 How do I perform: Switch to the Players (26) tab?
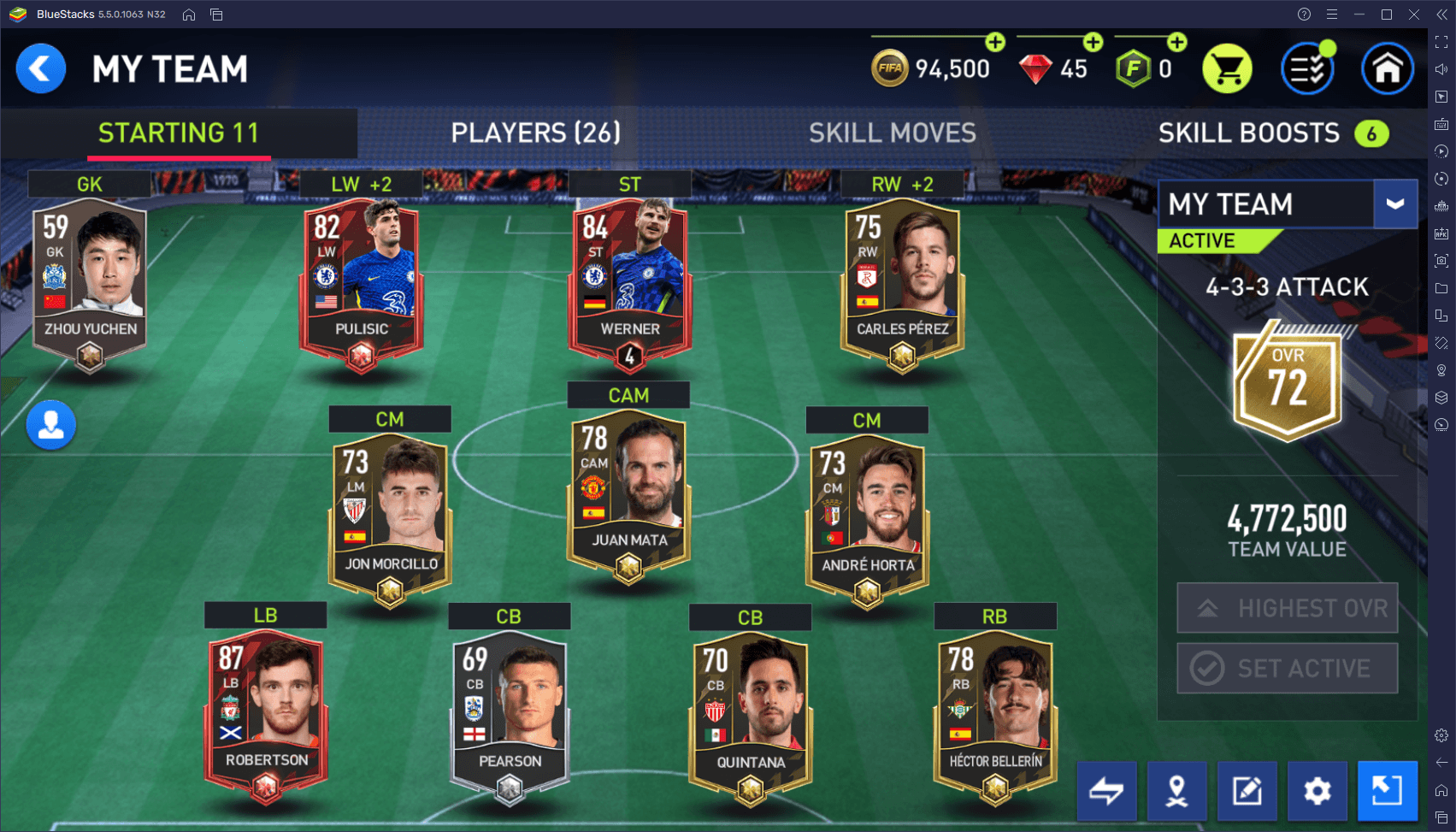[x=535, y=133]
